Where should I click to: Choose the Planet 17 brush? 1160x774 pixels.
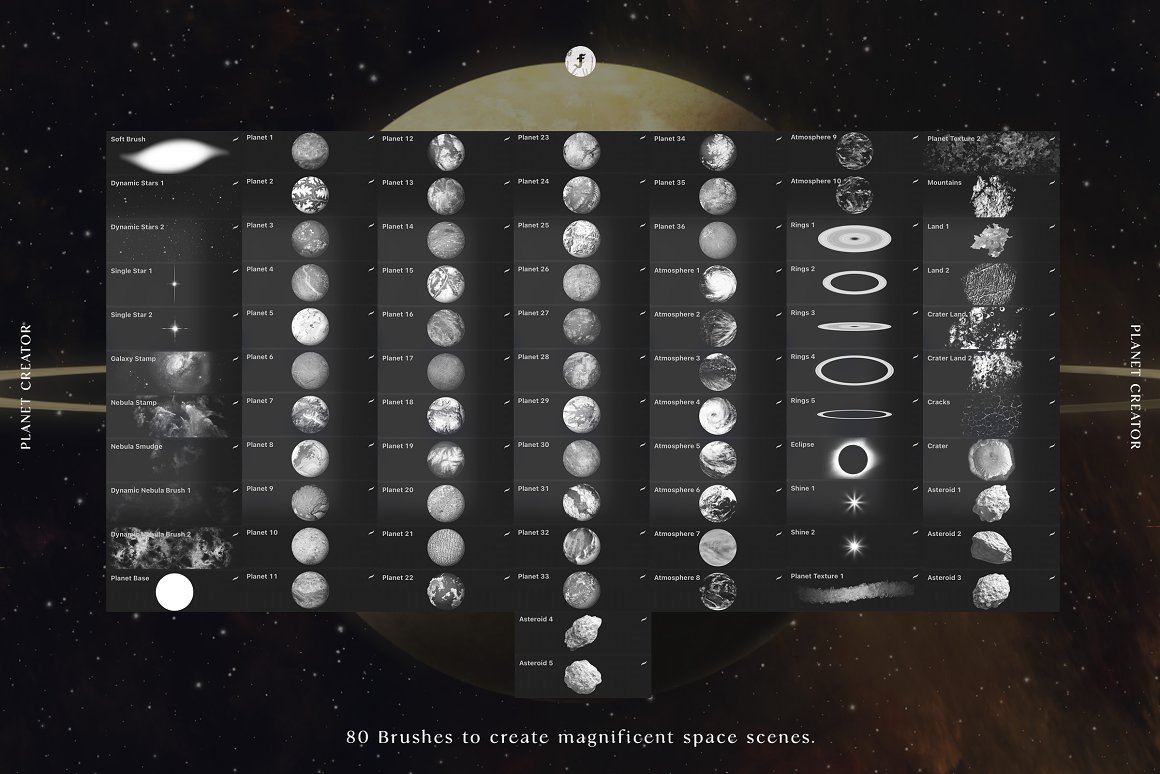(445, 372)
